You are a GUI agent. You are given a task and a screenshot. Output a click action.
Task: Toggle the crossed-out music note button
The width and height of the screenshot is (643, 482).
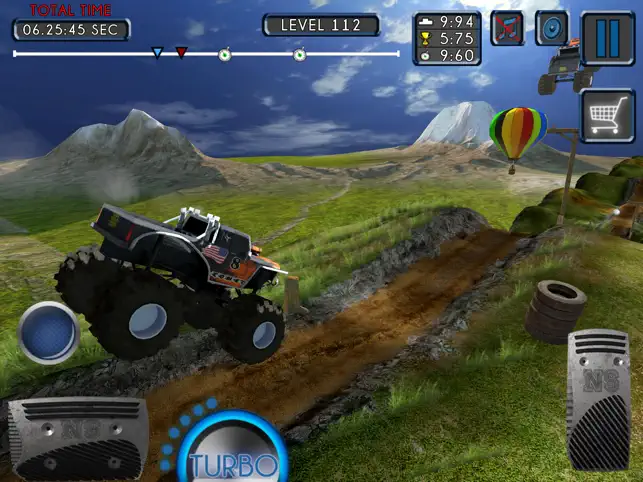[507, 28]
